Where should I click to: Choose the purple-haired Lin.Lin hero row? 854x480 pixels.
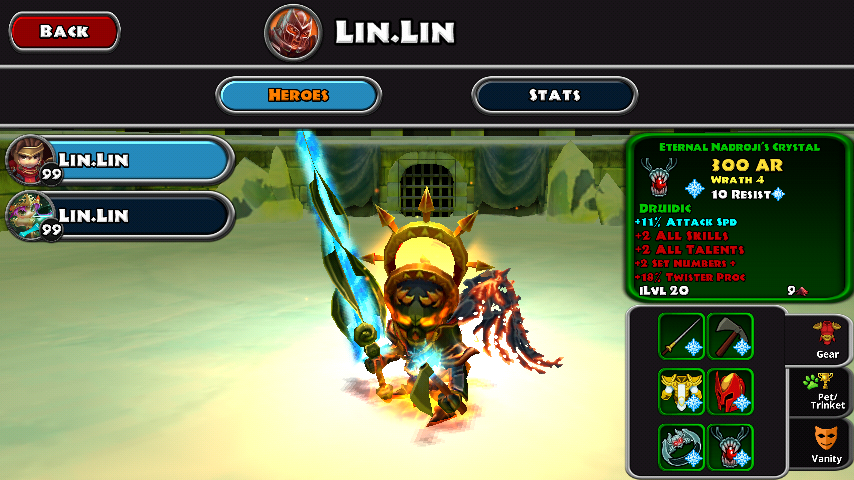click(x=119, y=215)
